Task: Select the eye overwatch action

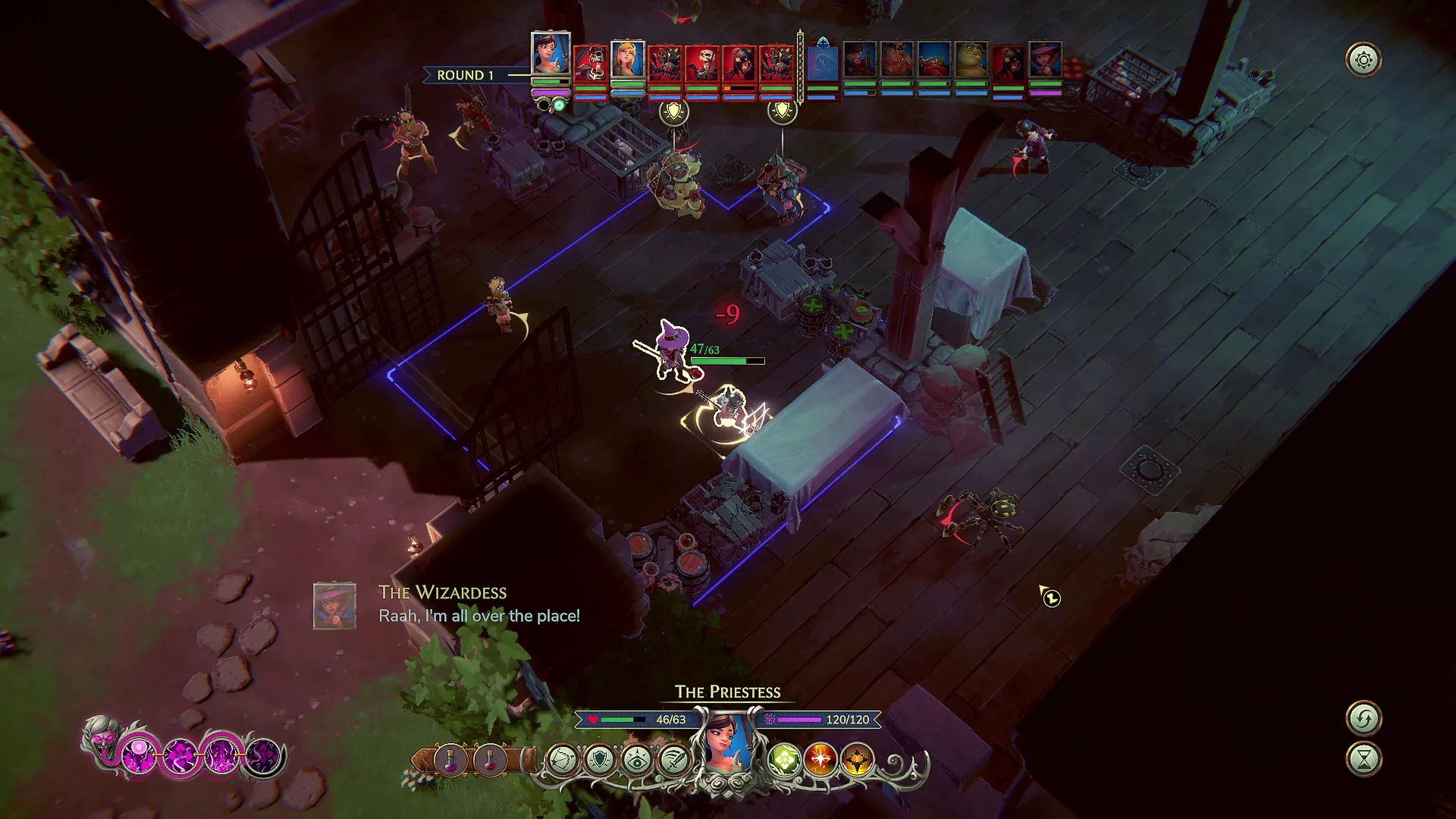Action: (x=636, y=759)
